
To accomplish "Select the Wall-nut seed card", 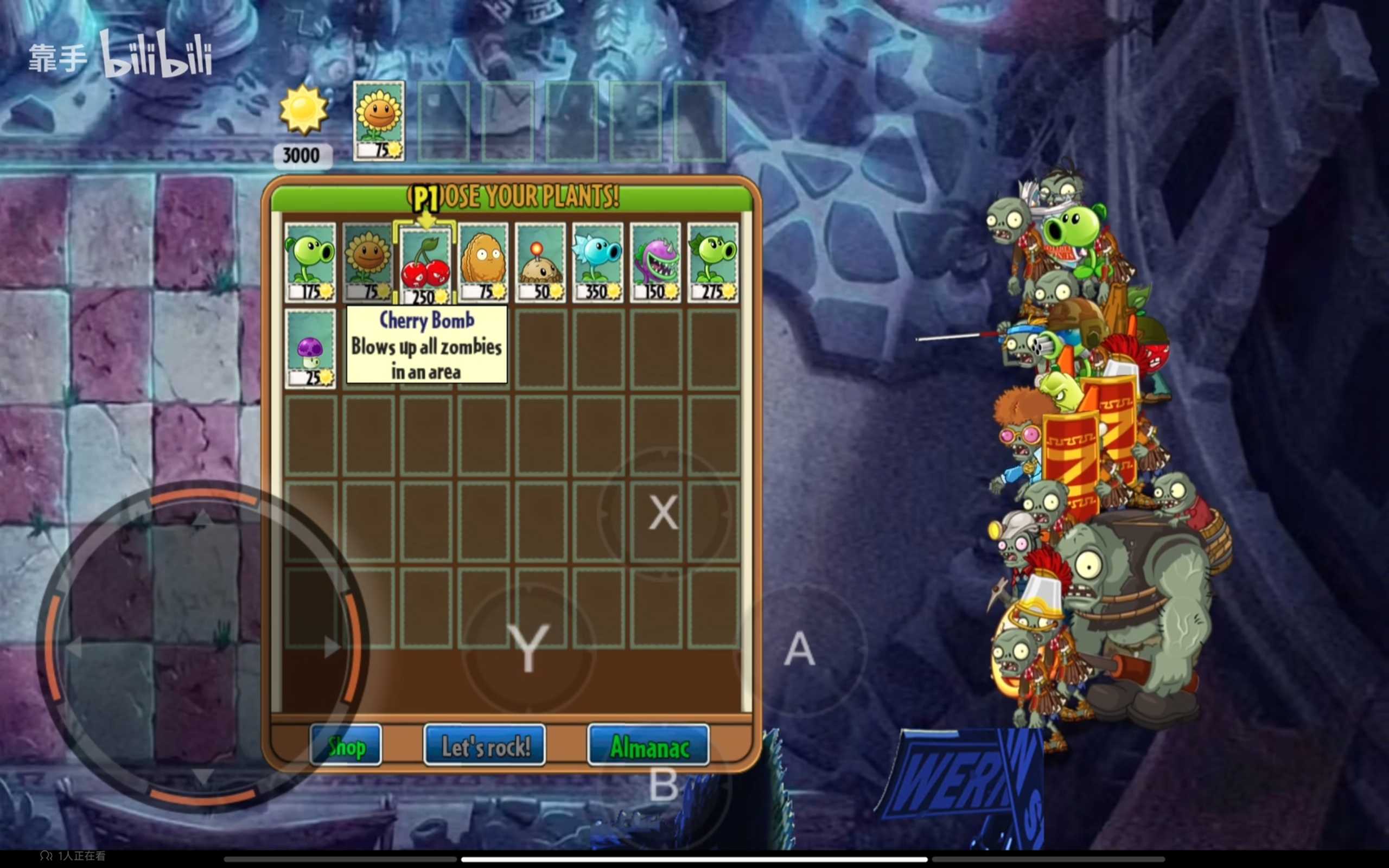I will (x=483, y=263).
